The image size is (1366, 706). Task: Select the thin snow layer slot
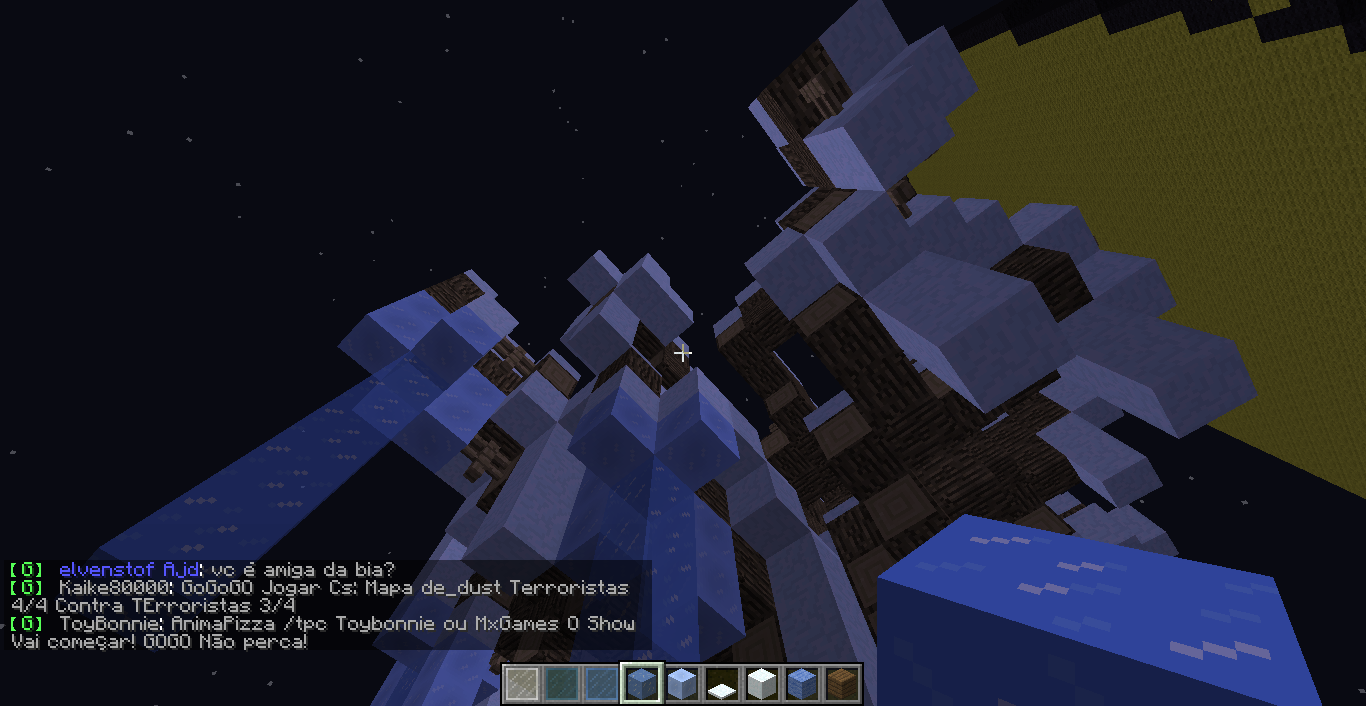(x=722, y=684)
